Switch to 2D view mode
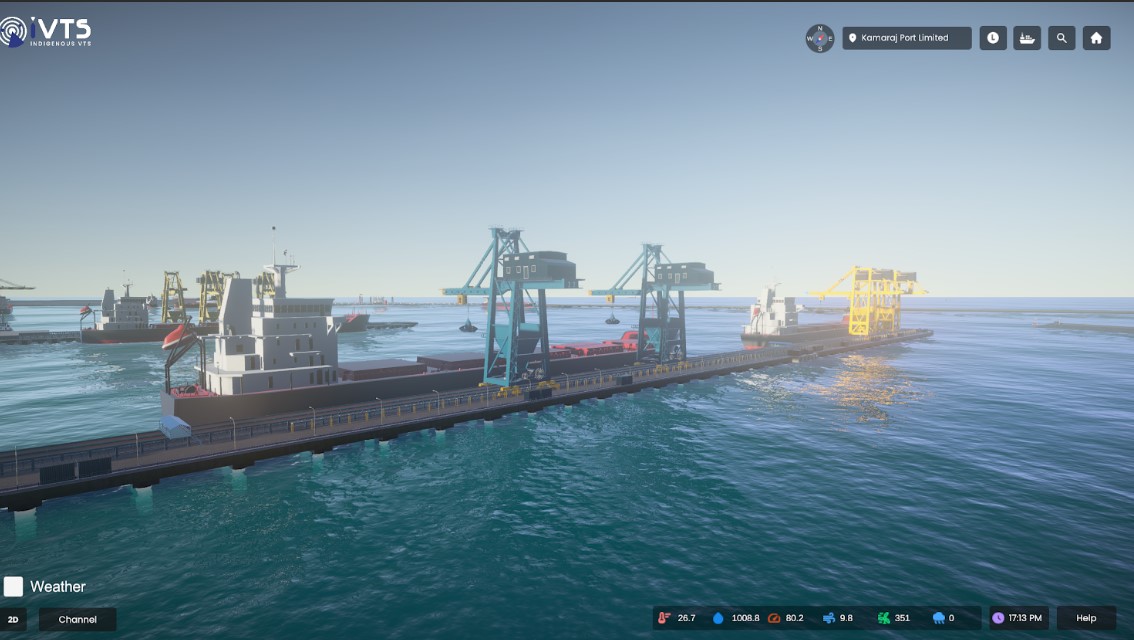This screenshot has height=640, width=1134. (x=13, y=619)
